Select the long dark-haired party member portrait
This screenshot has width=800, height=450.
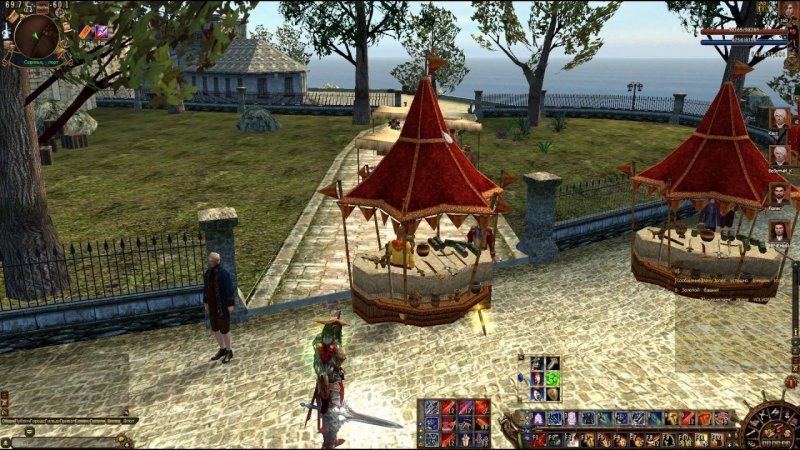pos(779,232)
